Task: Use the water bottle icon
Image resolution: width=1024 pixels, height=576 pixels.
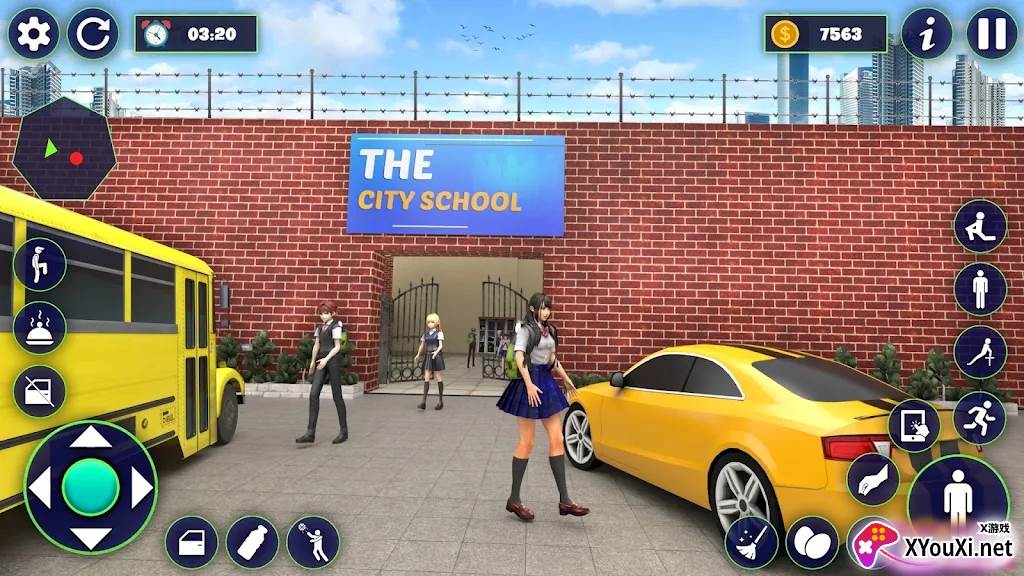Action: (252, 542)
